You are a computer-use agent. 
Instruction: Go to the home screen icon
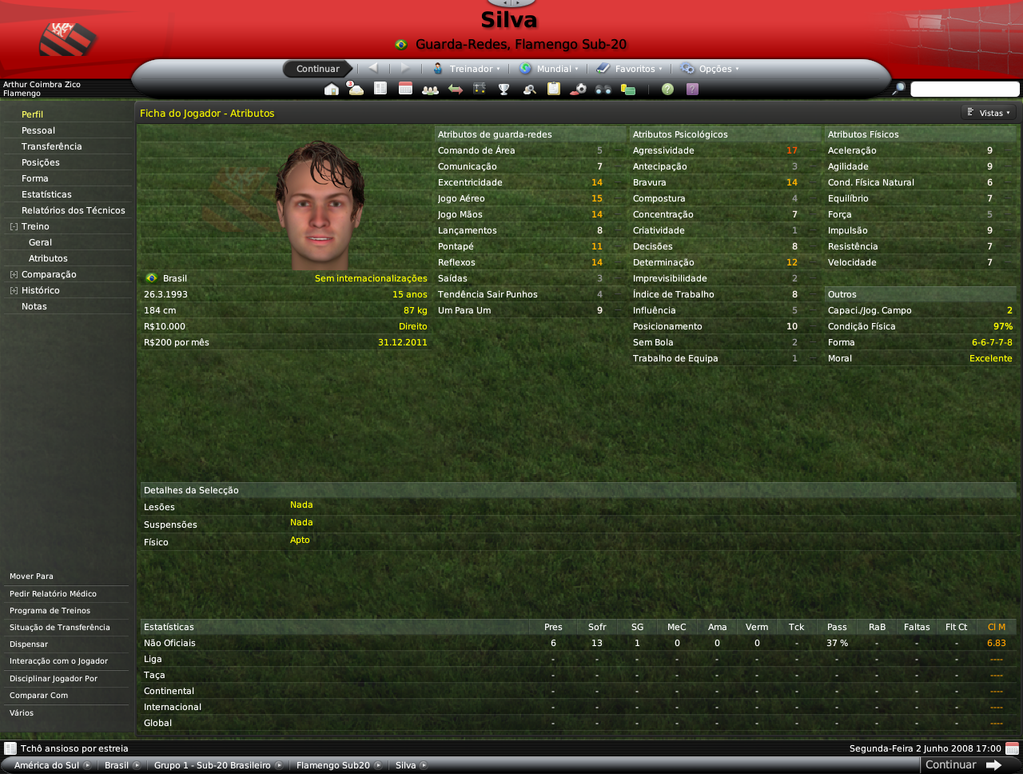331,89
